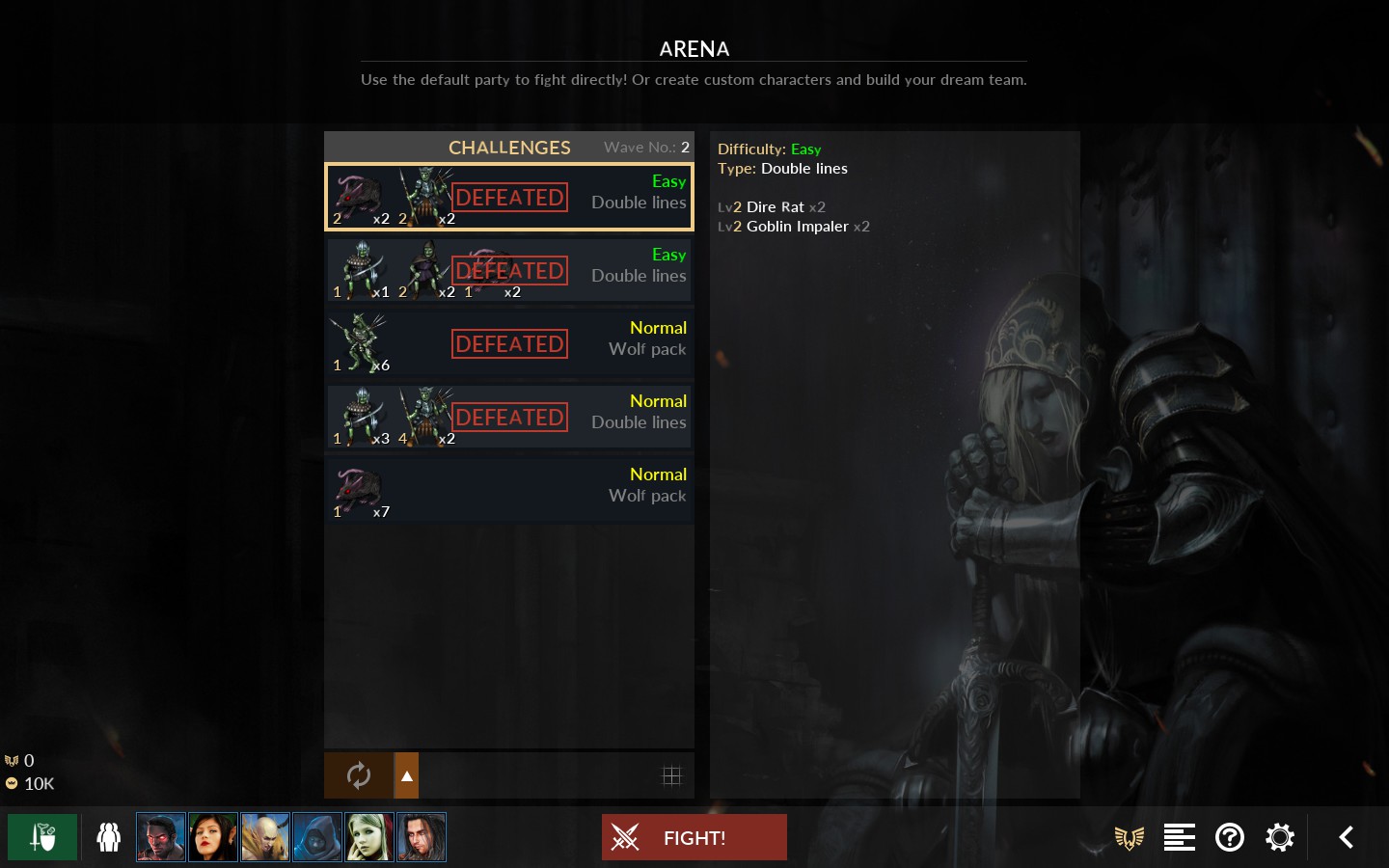Refresh the challenges list
1389x868 pixels.
pos(358,775)
